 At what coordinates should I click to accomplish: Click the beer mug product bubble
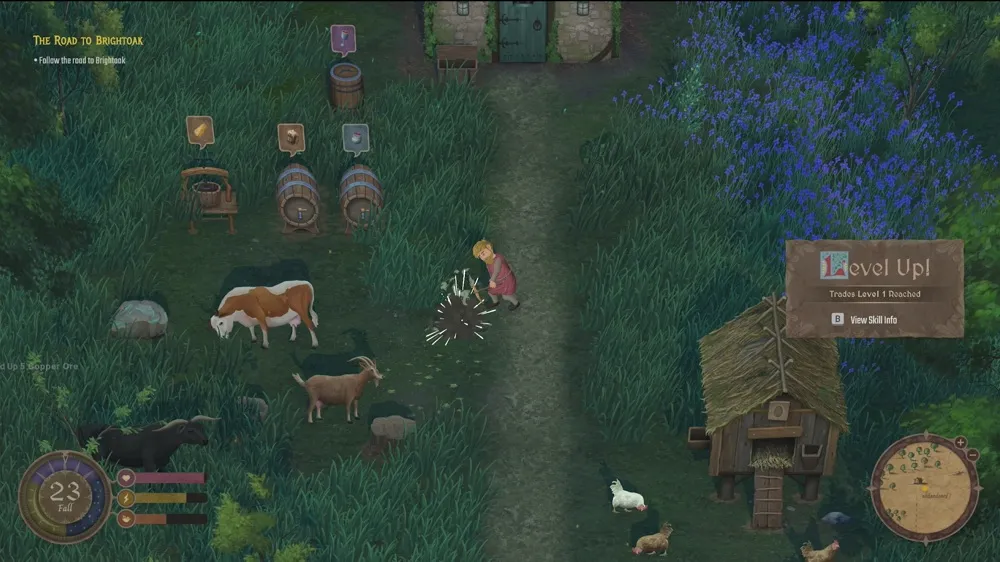tap(291, 137)
